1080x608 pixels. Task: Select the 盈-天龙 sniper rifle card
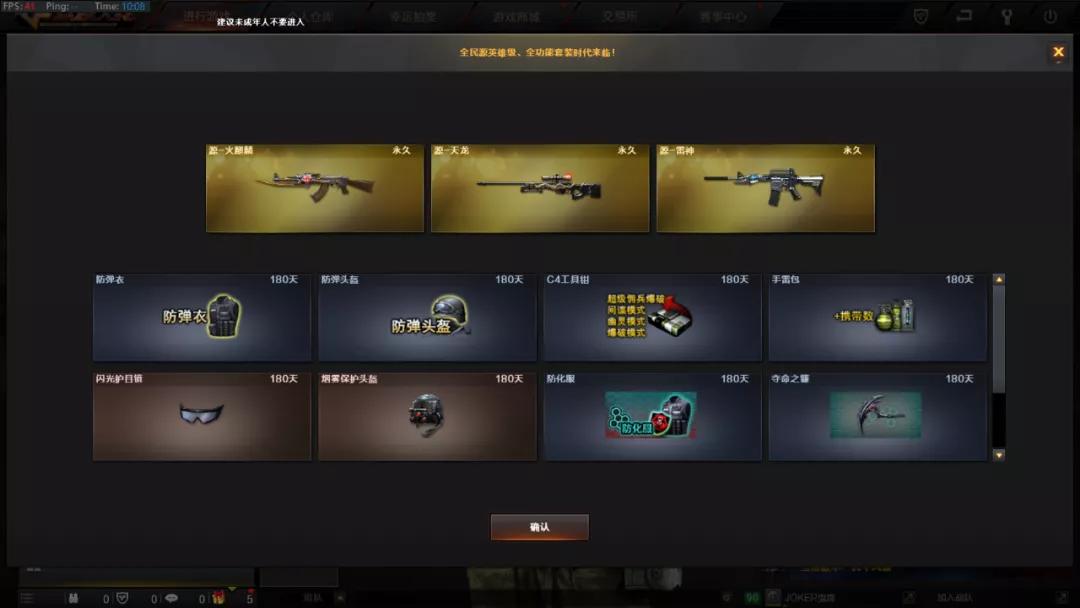(540, 188)
